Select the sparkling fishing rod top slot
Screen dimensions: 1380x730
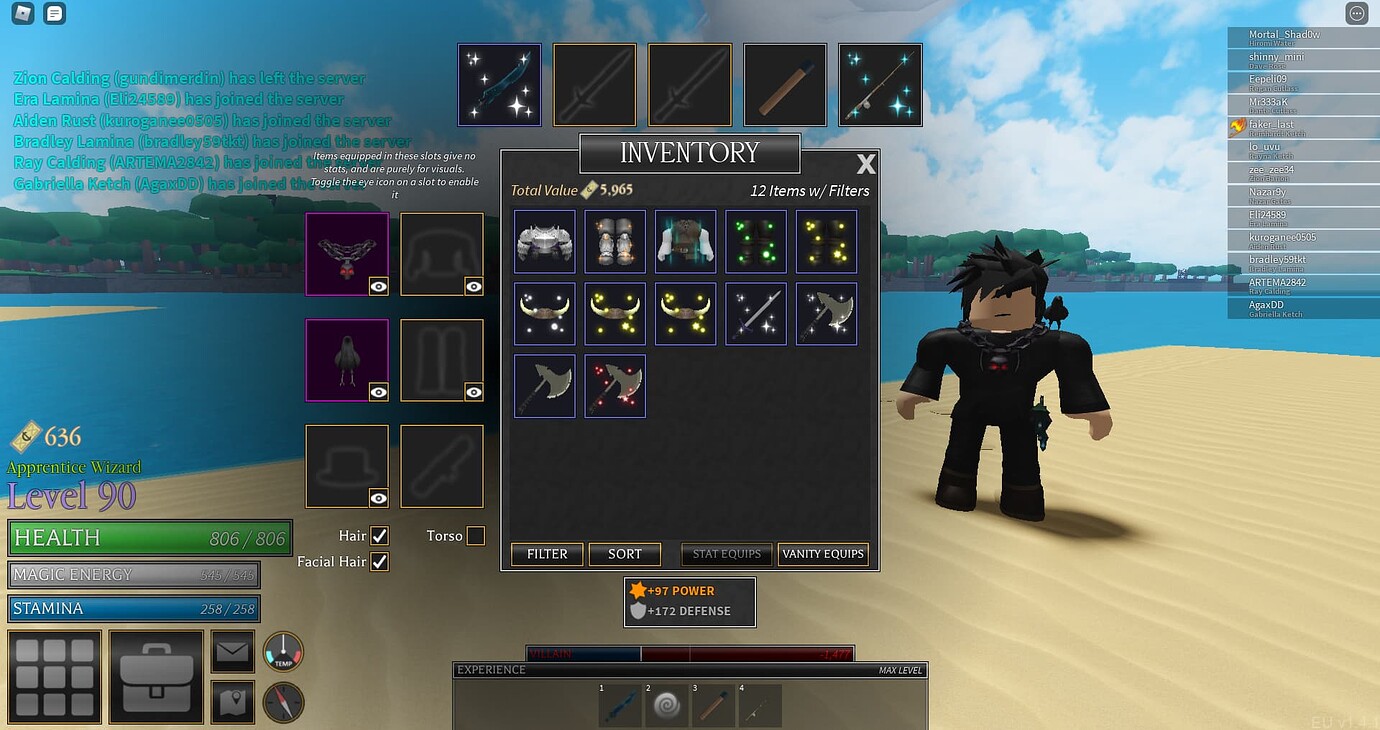click(880, 85)
